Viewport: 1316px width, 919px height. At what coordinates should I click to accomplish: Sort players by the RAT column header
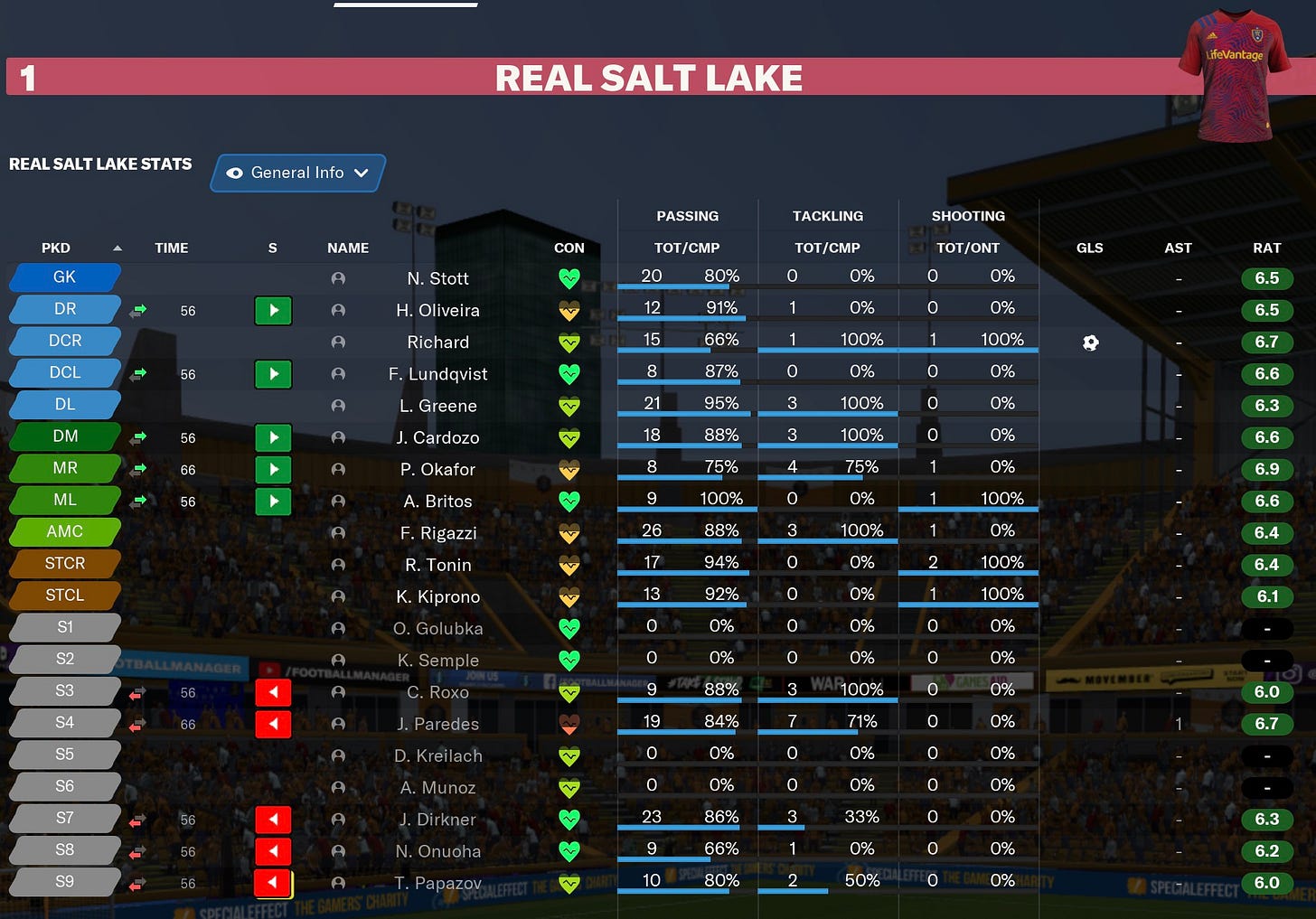pos(1267,247)
